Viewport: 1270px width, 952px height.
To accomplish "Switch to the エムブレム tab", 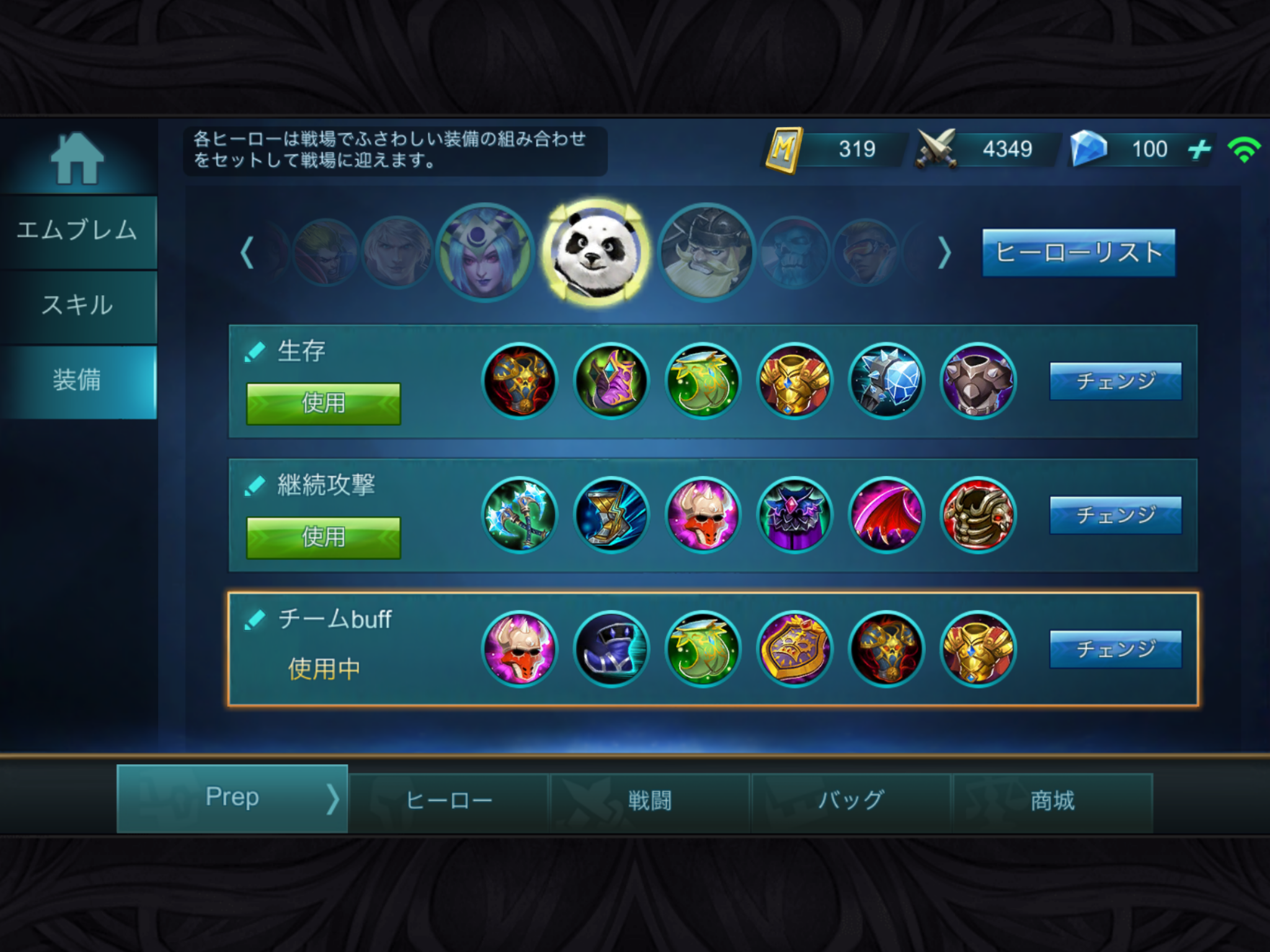I will coord(78,231).
